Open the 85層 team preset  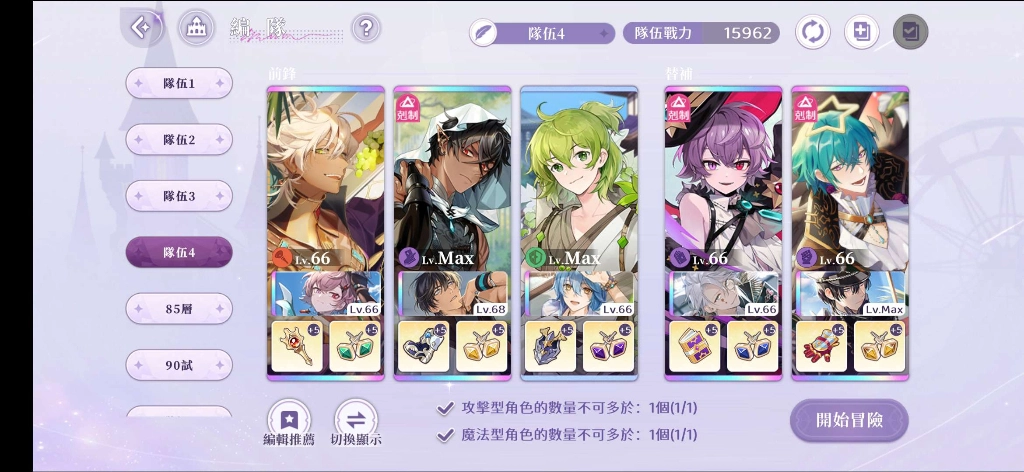tap(179, 309)
